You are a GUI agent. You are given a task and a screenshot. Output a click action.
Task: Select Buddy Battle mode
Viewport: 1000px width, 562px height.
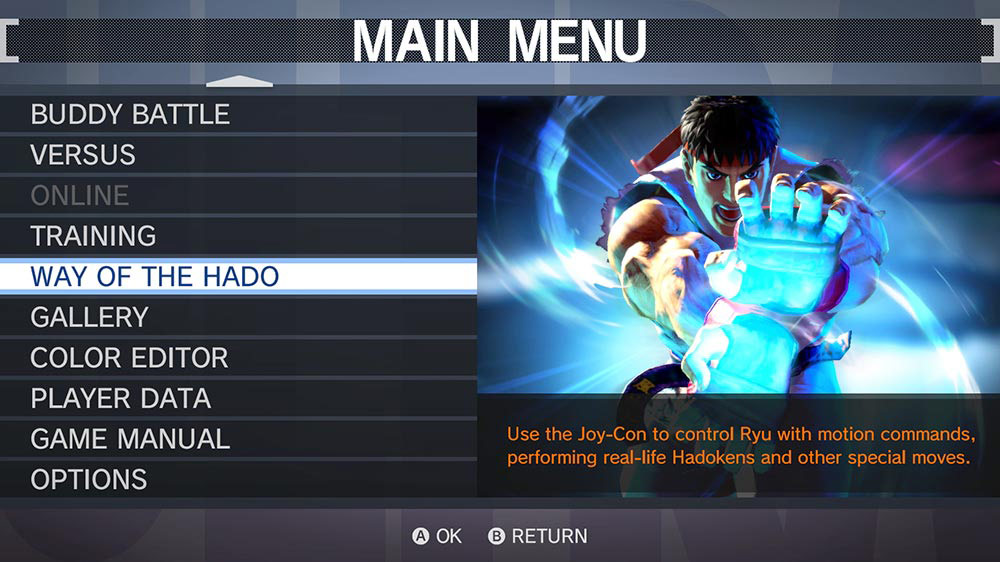click(130, 114)
